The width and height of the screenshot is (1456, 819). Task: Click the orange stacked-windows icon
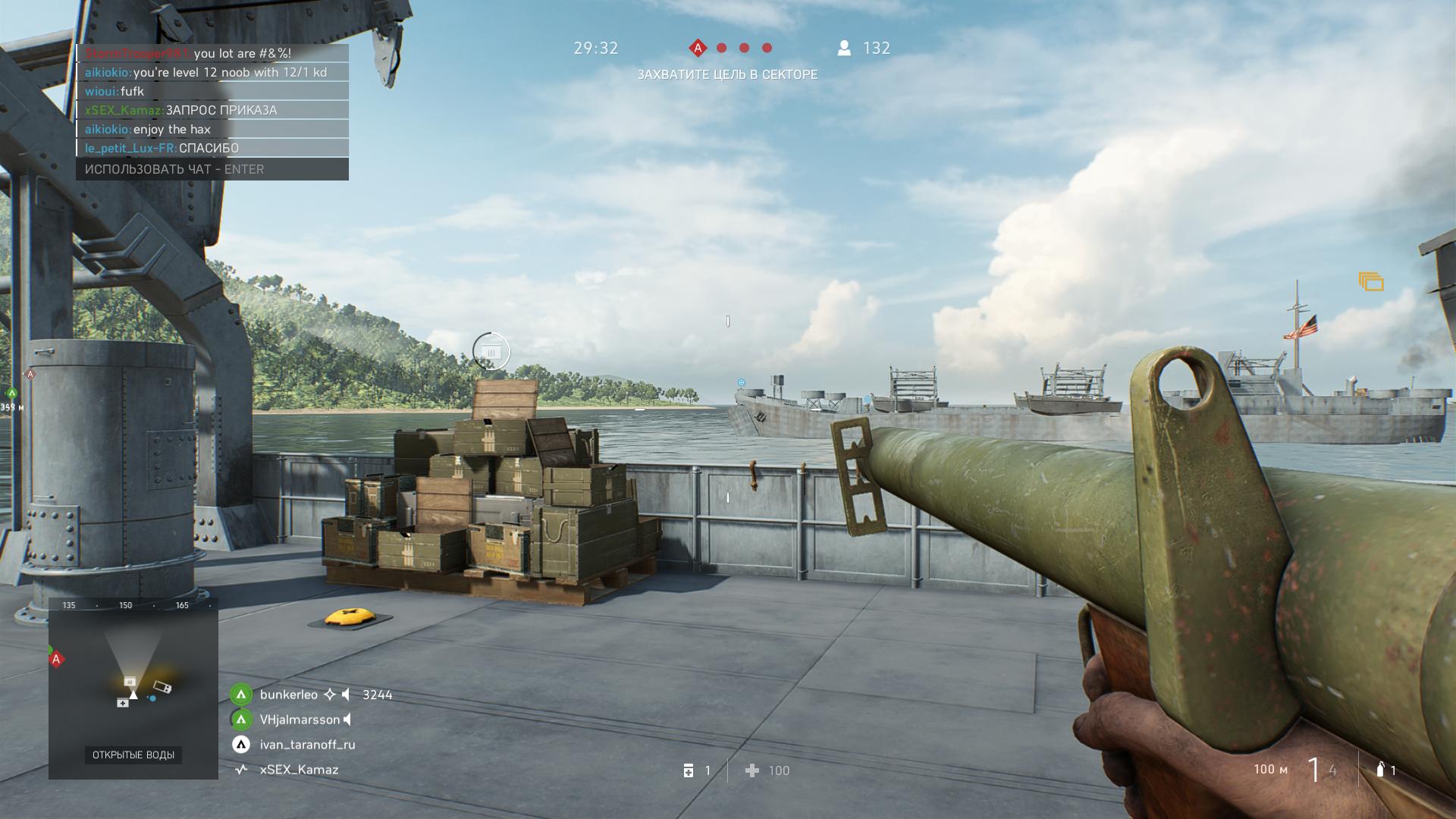point(1371,282)
